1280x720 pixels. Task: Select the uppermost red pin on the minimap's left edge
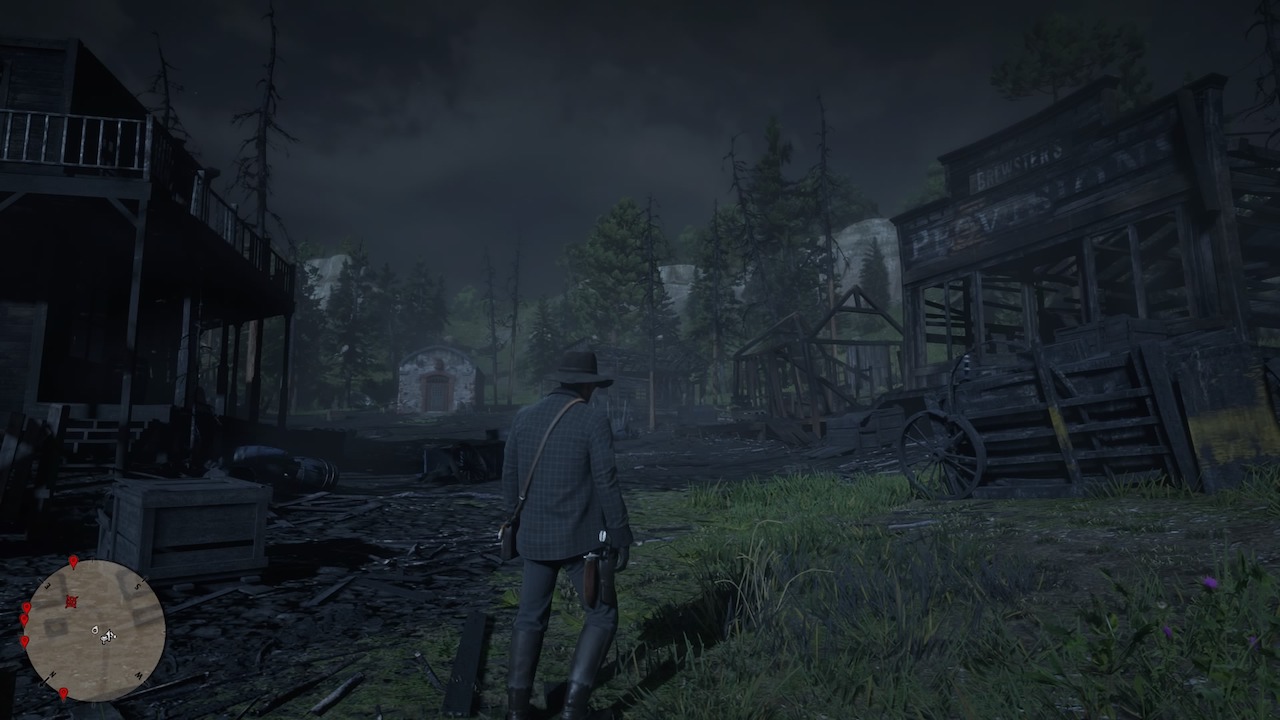click(x=26, y=609)
